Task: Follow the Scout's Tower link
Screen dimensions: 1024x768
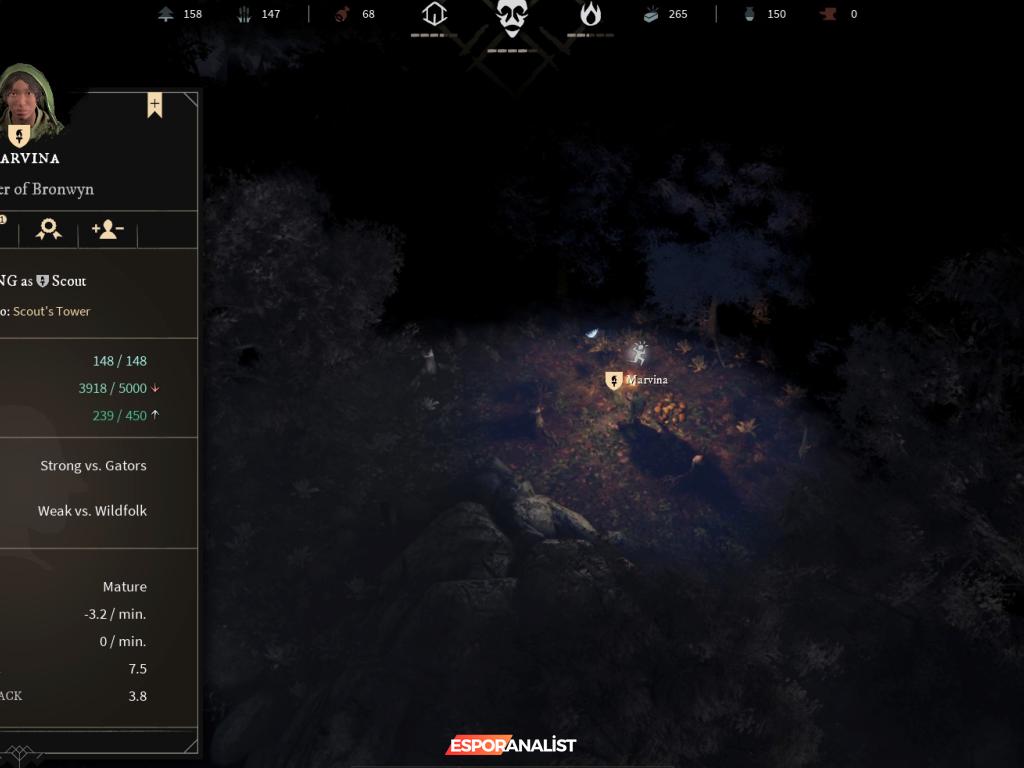Action: pyautogui.click(x=51, y=311)
